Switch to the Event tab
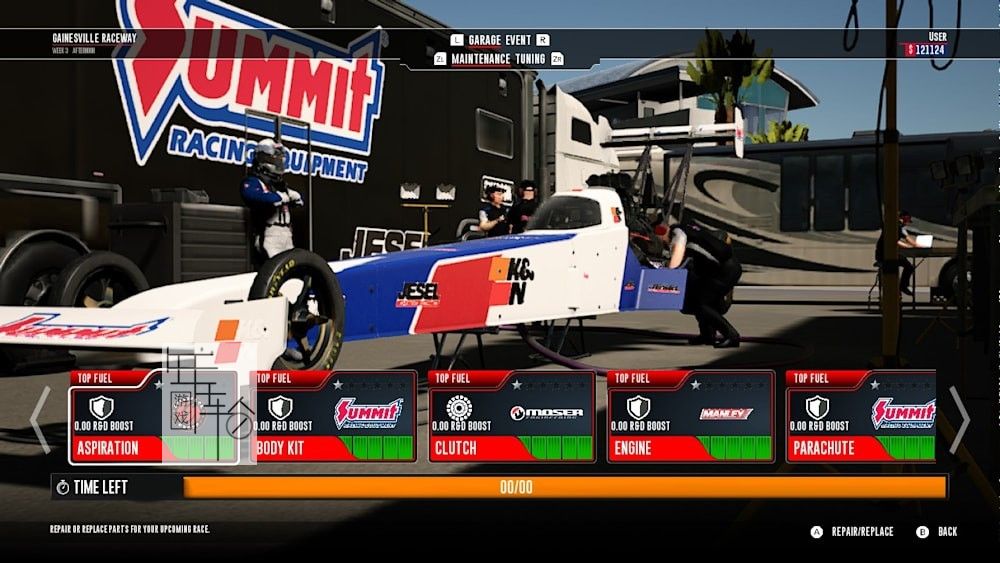 pos(518,40)
